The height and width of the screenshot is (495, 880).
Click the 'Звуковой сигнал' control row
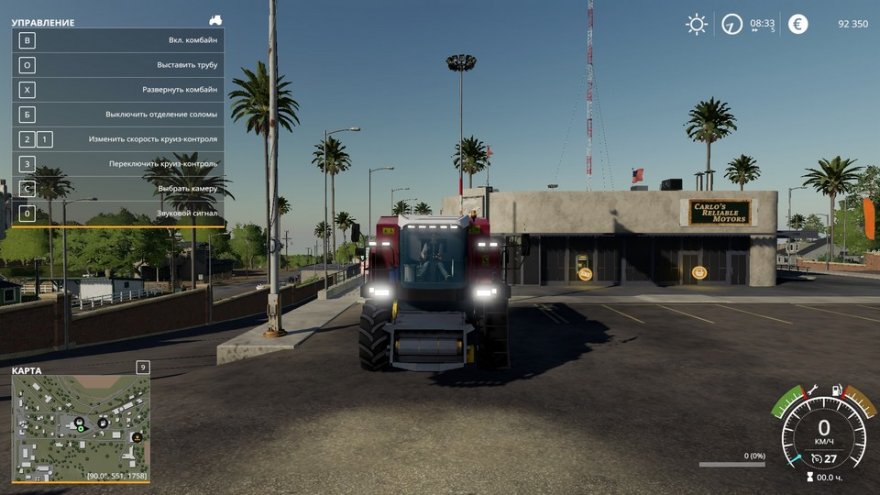pyautogui.click(x=118, y=213)
